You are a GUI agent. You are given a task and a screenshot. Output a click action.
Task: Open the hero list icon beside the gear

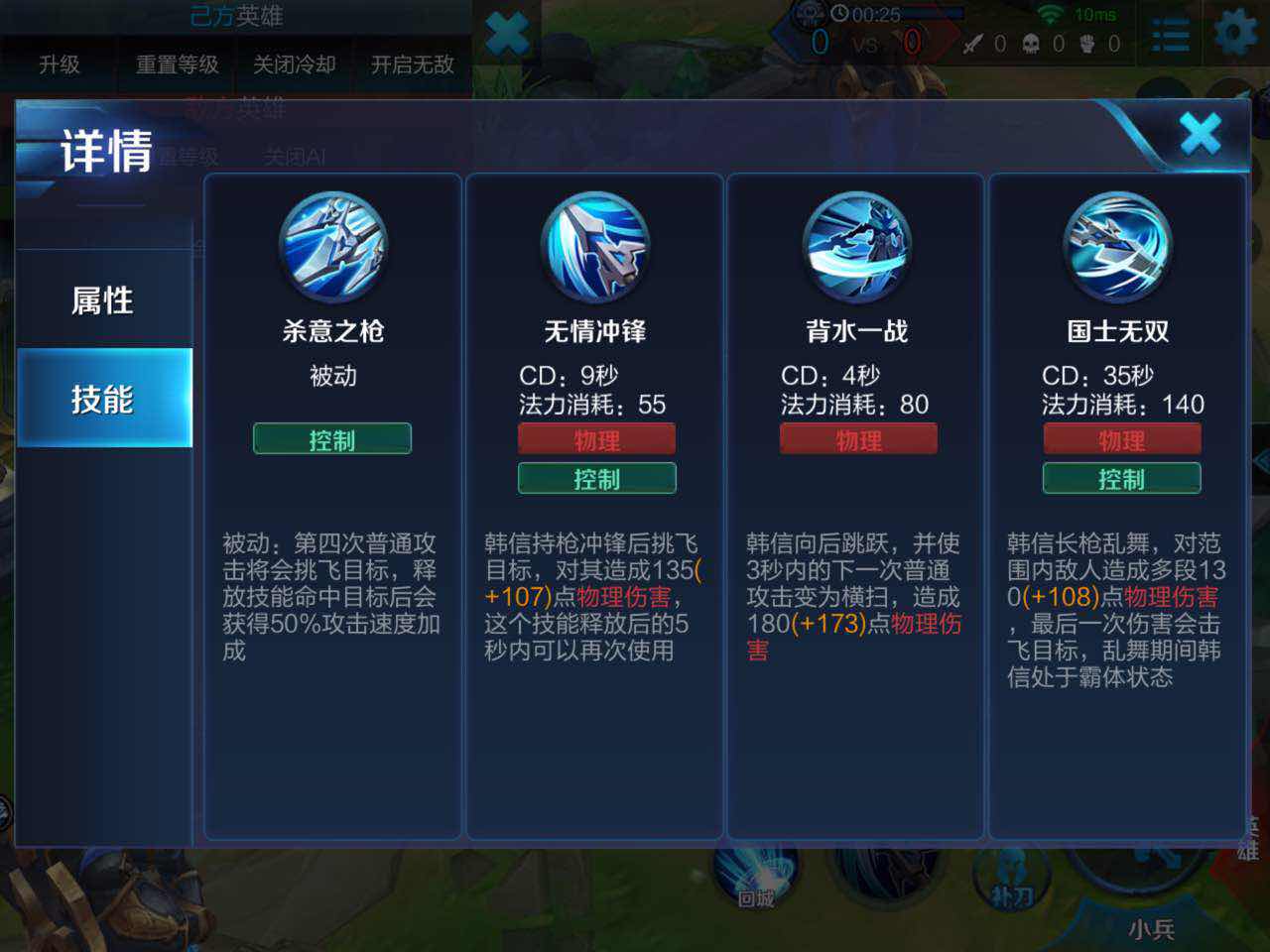pyautogui.click(x=1171, y=35)
